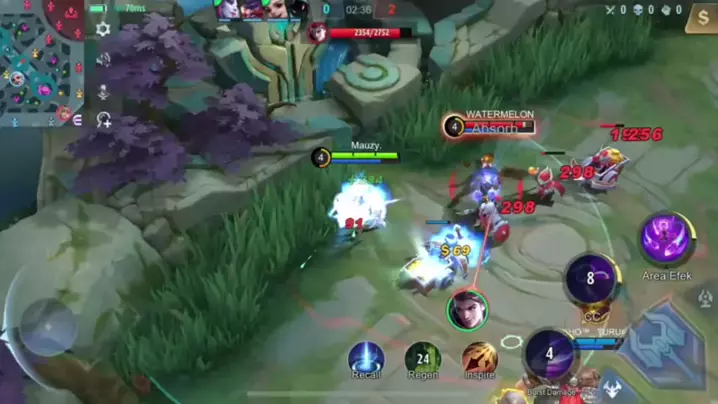Open the minimap
This screenshot has height=404, width=718.
pos(40,62)
